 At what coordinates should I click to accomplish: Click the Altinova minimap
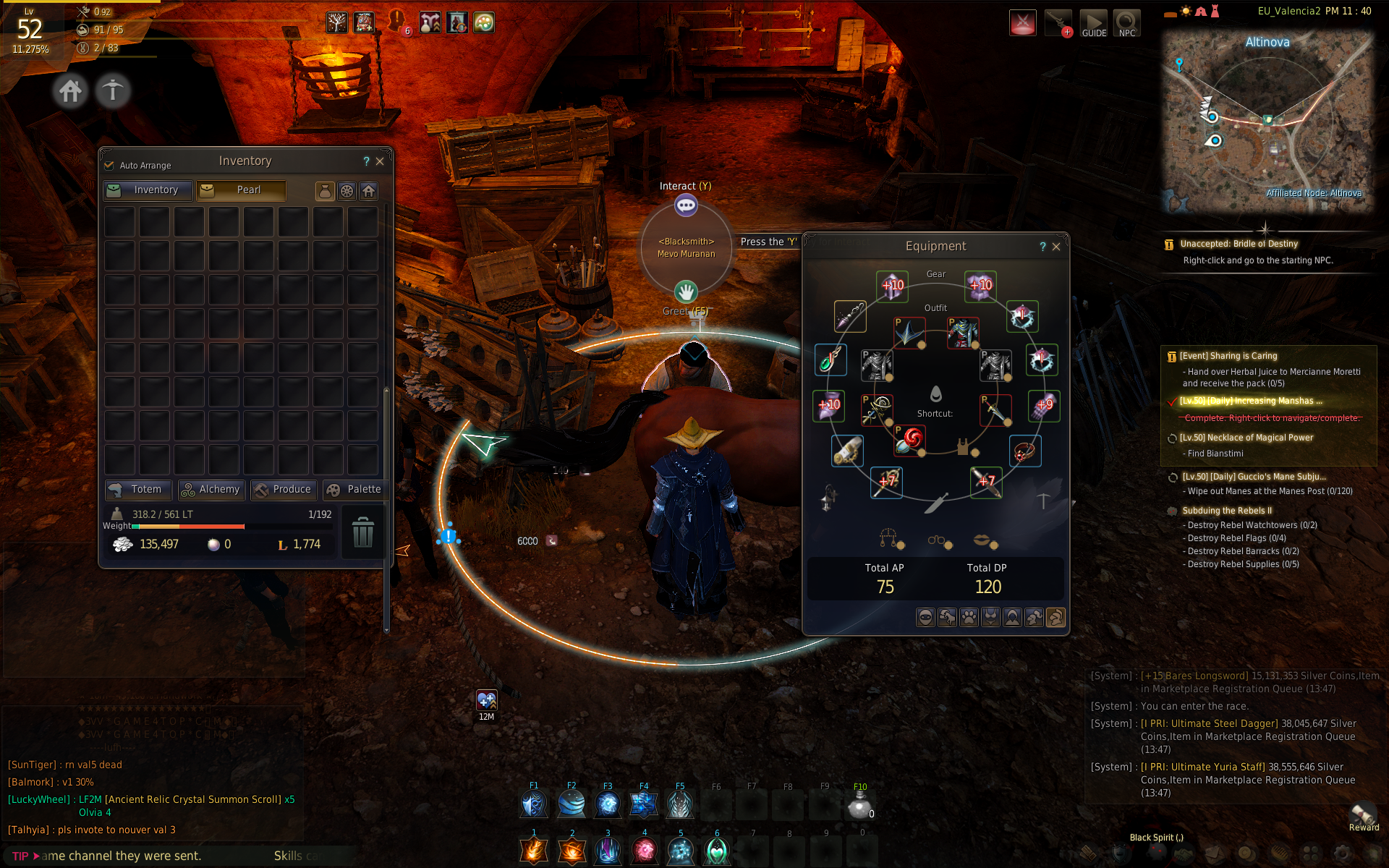tap(1267, 119)
